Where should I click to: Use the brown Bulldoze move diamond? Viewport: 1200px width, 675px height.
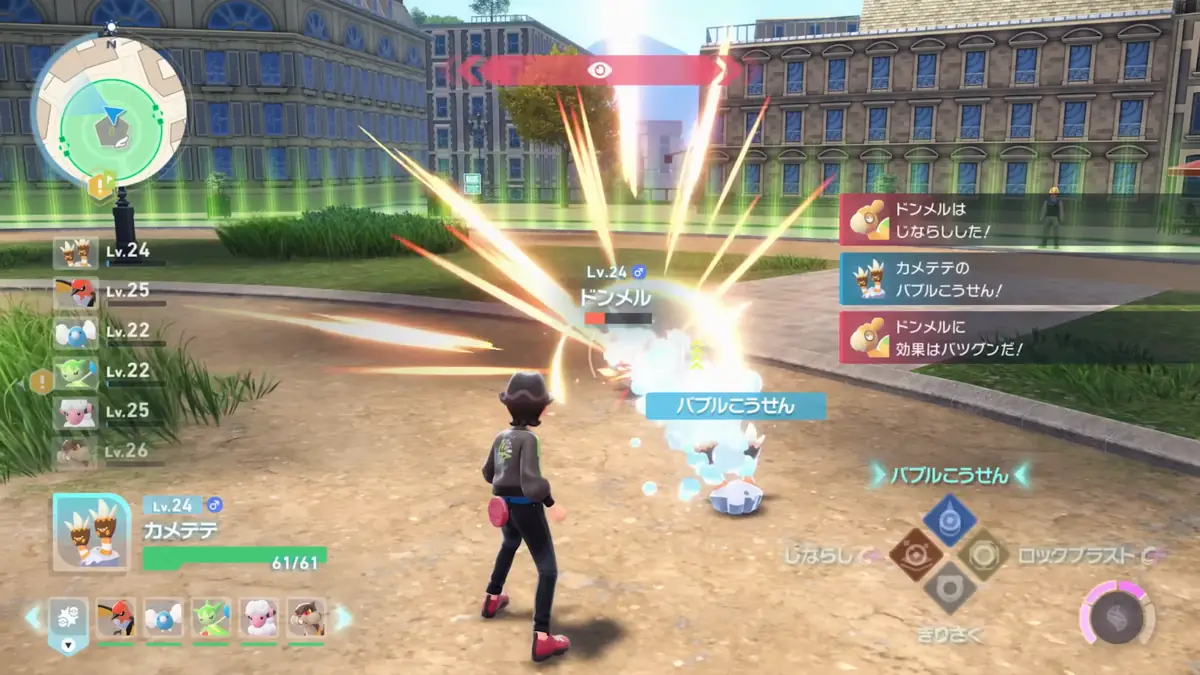click(x=916, y=554)
